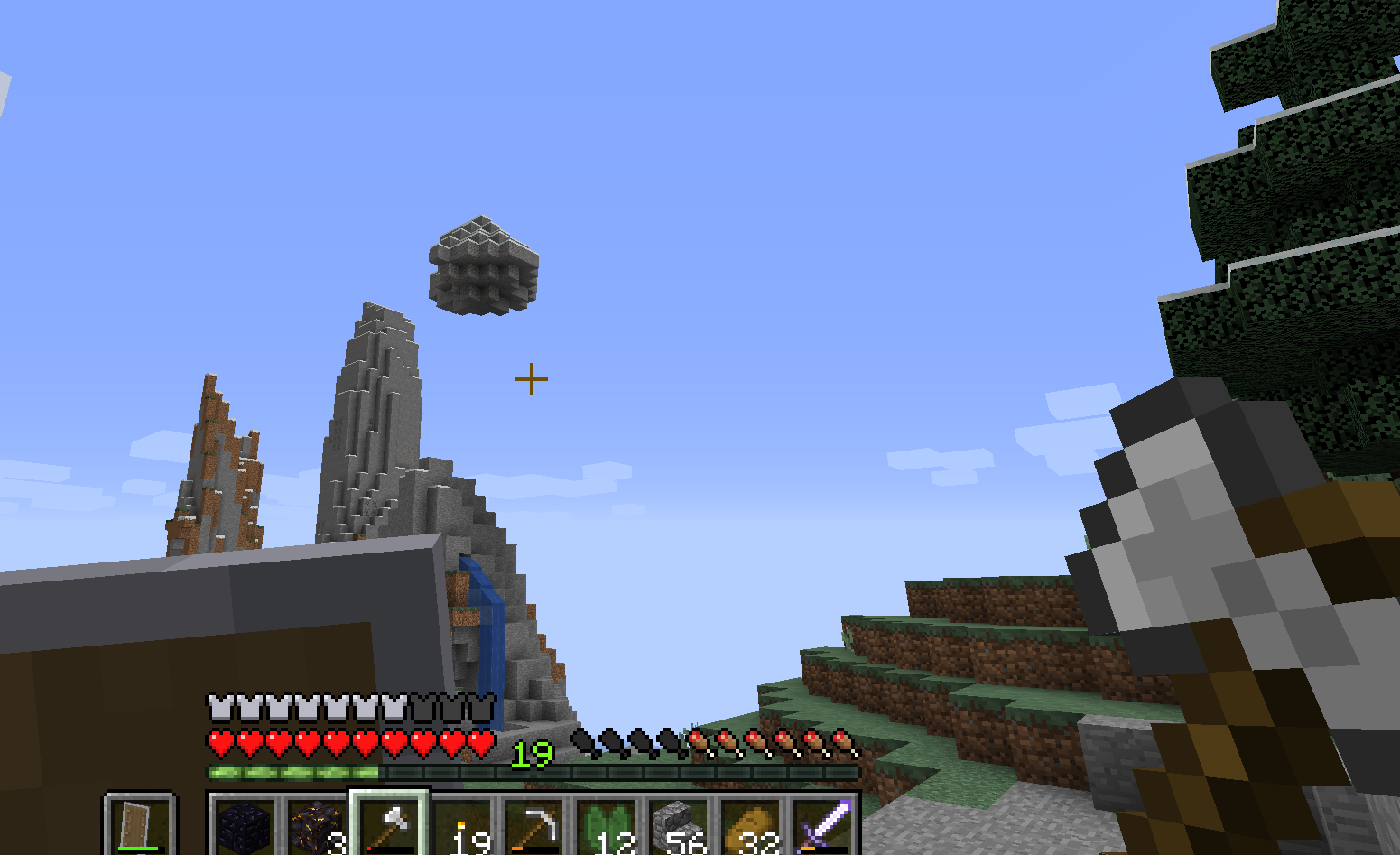Equip the enchanted sword slot
Image resolution: width=1400 pixels, height=855 pixels.
tap(823, 826)
